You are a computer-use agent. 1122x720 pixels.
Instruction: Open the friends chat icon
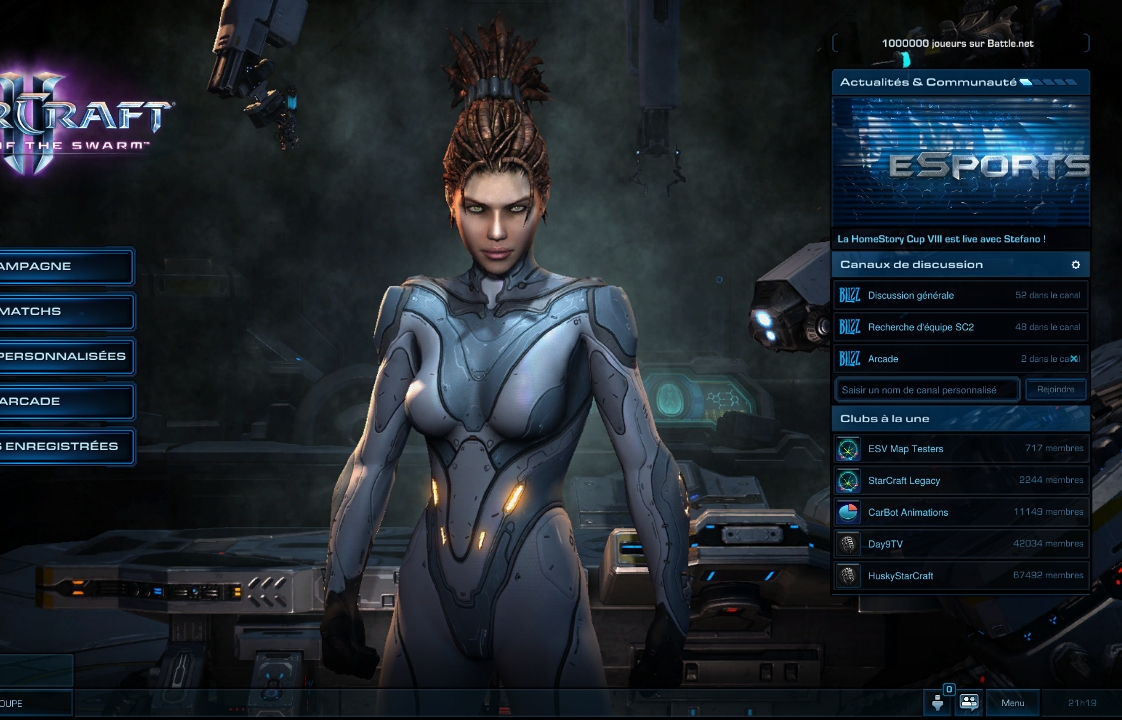click(969, 702)
